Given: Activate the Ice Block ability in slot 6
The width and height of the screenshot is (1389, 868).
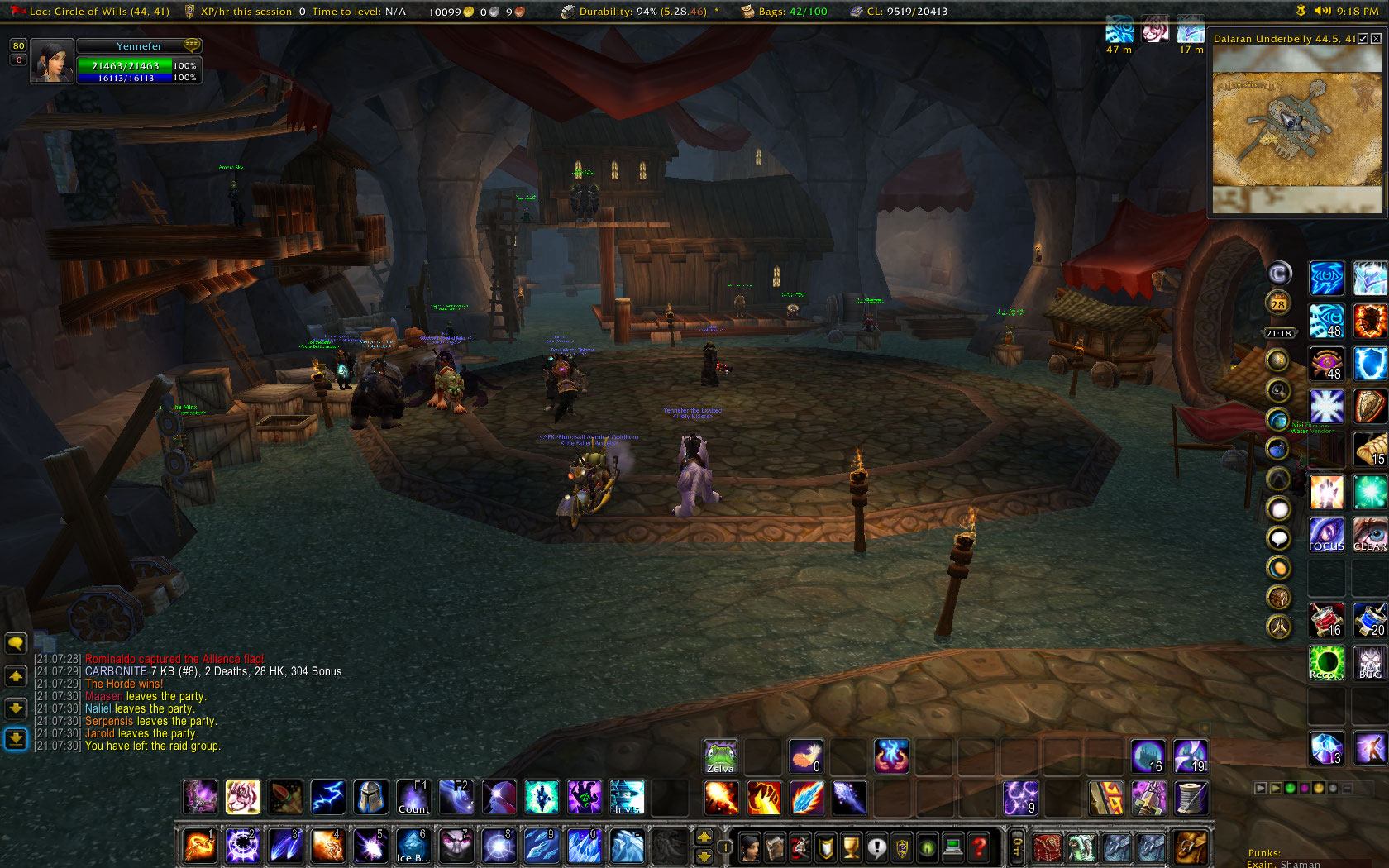Looking at the screenshot, I should 413,847.
